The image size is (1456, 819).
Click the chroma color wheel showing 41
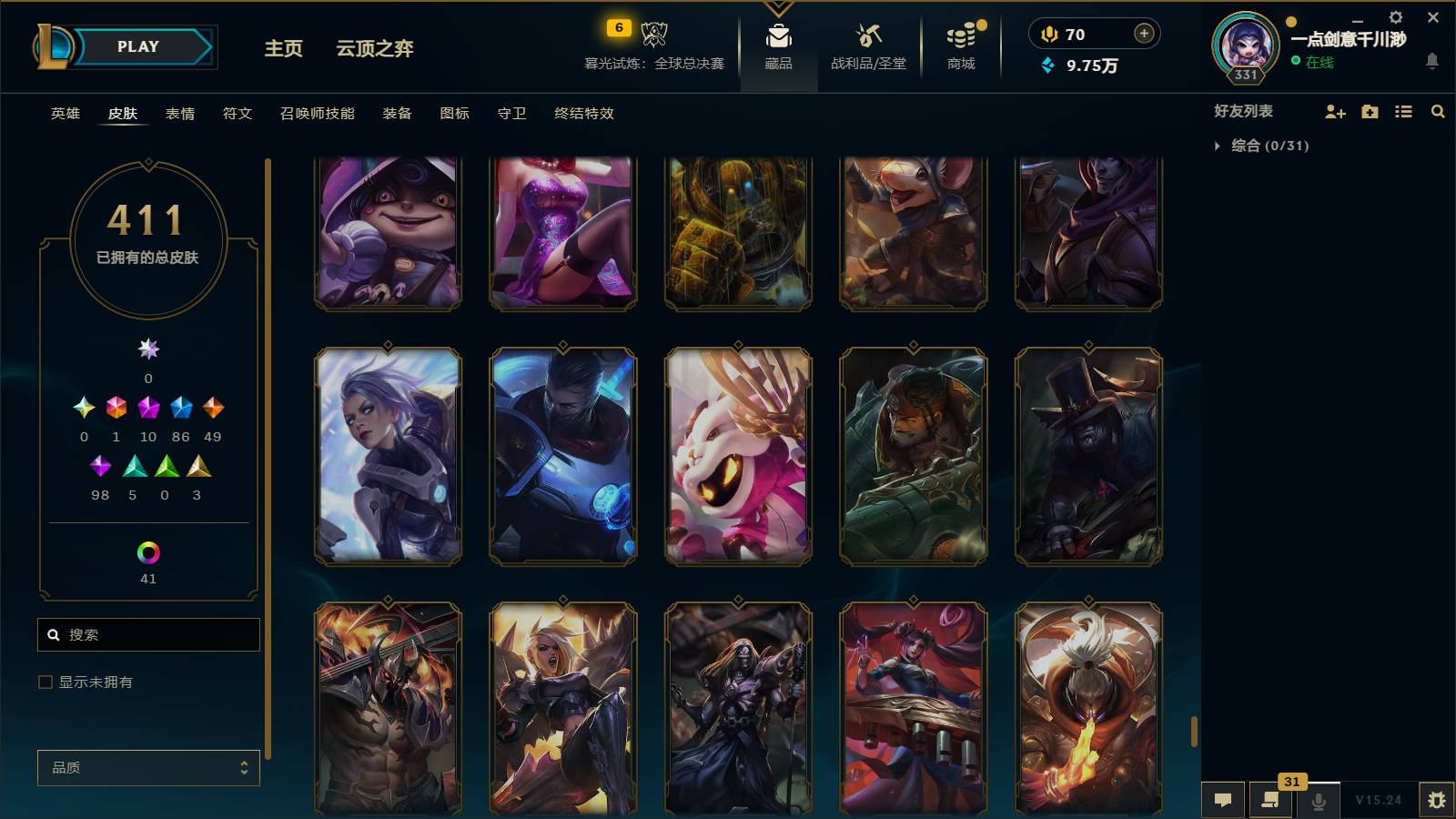tap(147, 551)
